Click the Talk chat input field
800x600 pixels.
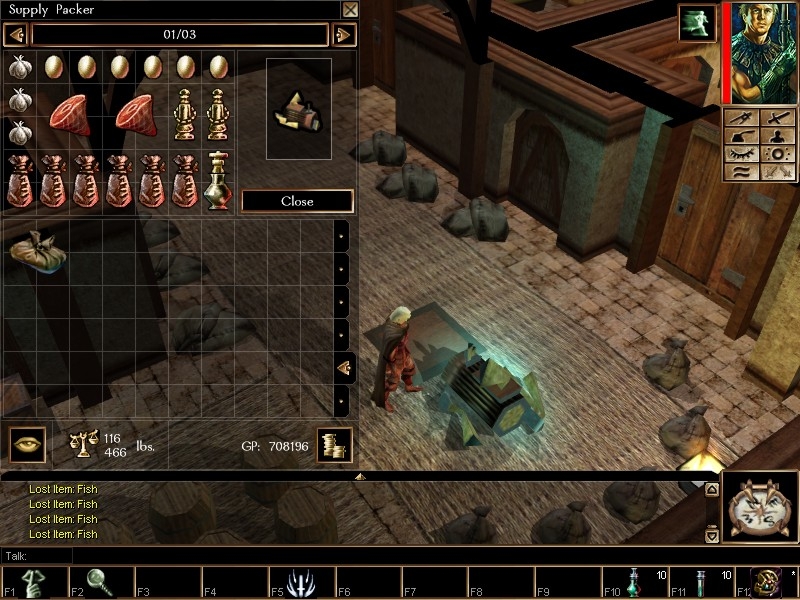tap(350, 555)
